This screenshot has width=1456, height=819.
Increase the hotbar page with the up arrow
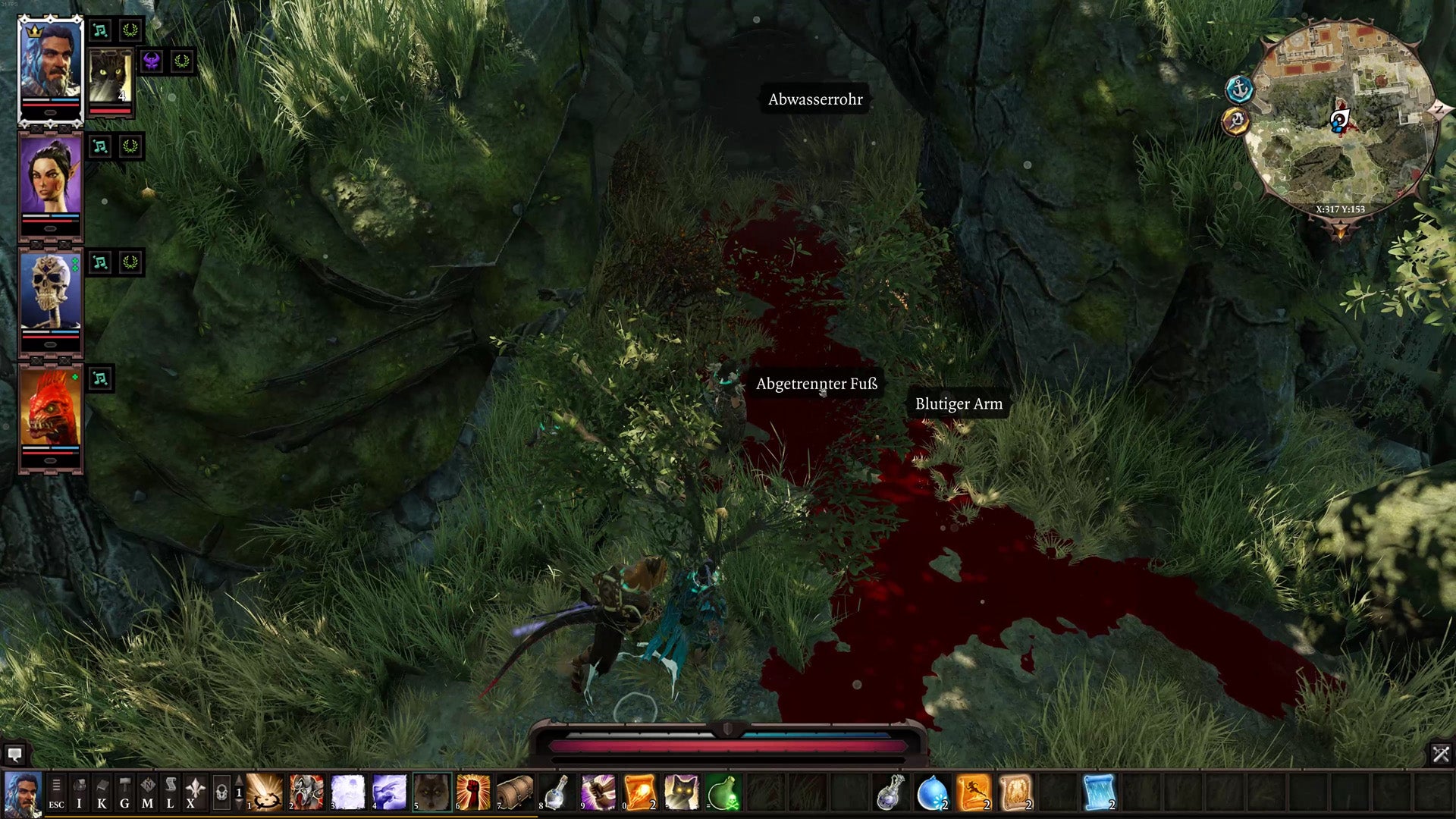pos(240,778)
